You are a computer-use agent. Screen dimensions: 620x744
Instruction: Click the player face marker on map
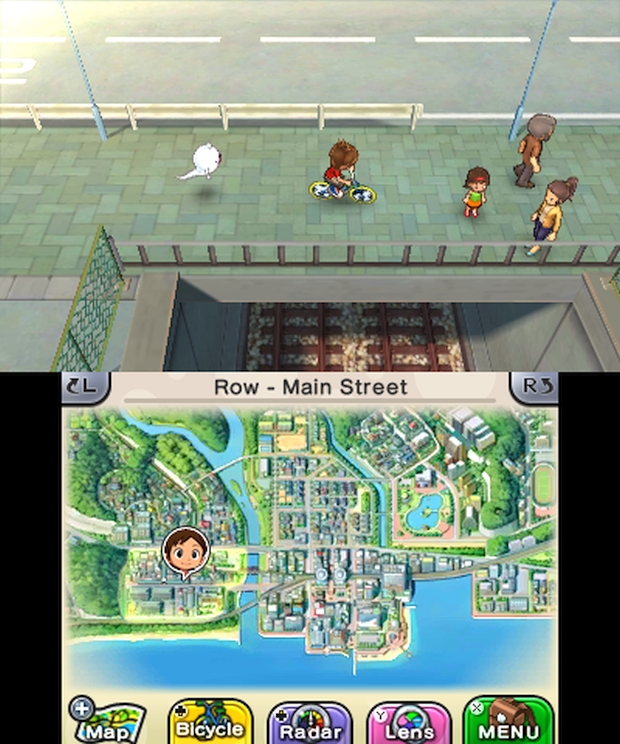[x=186, y=551]
